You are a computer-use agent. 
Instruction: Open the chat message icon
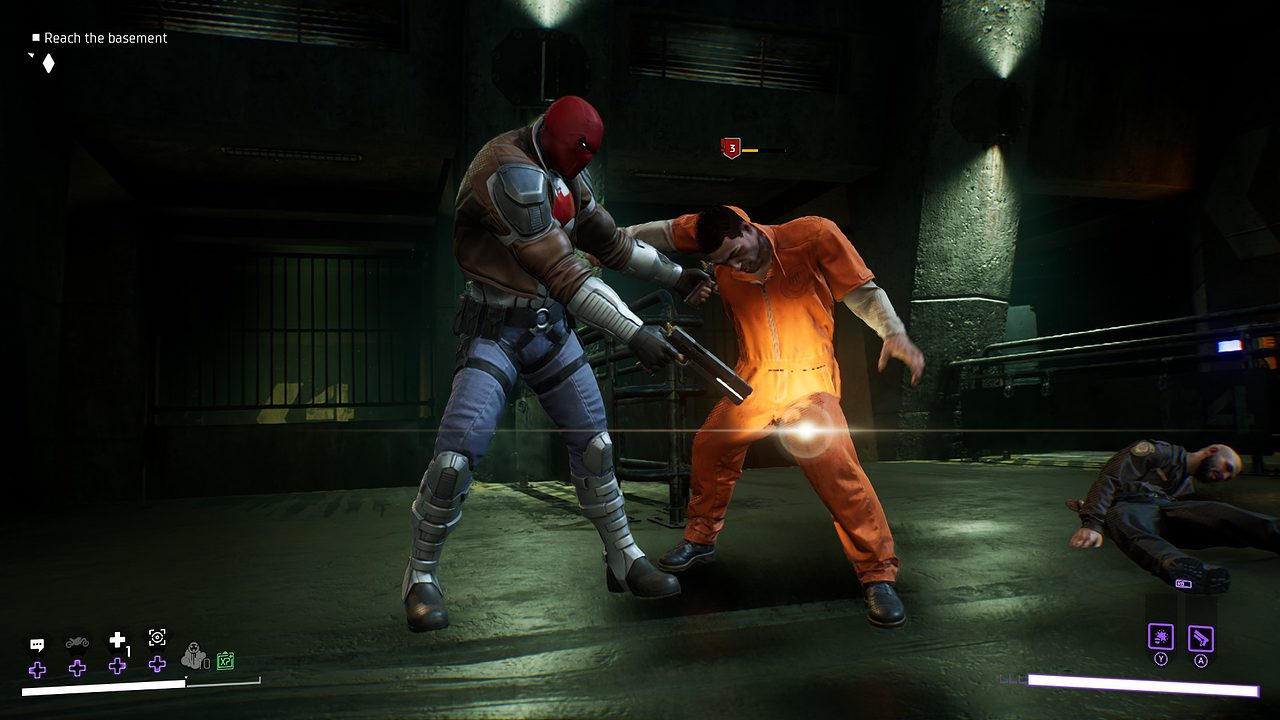36,641
